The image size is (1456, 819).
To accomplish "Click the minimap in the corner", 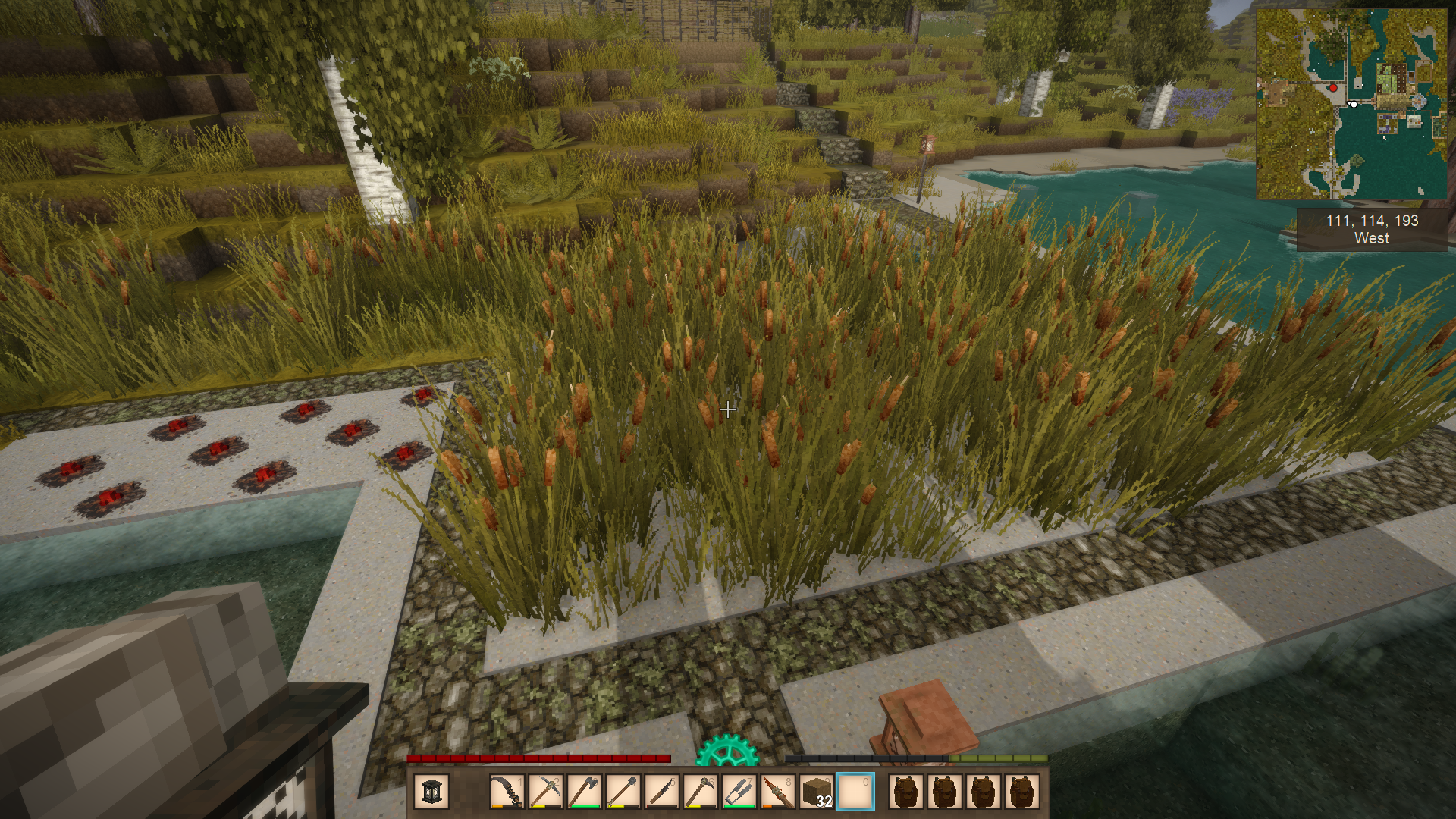I will (x=1351, y=104).
